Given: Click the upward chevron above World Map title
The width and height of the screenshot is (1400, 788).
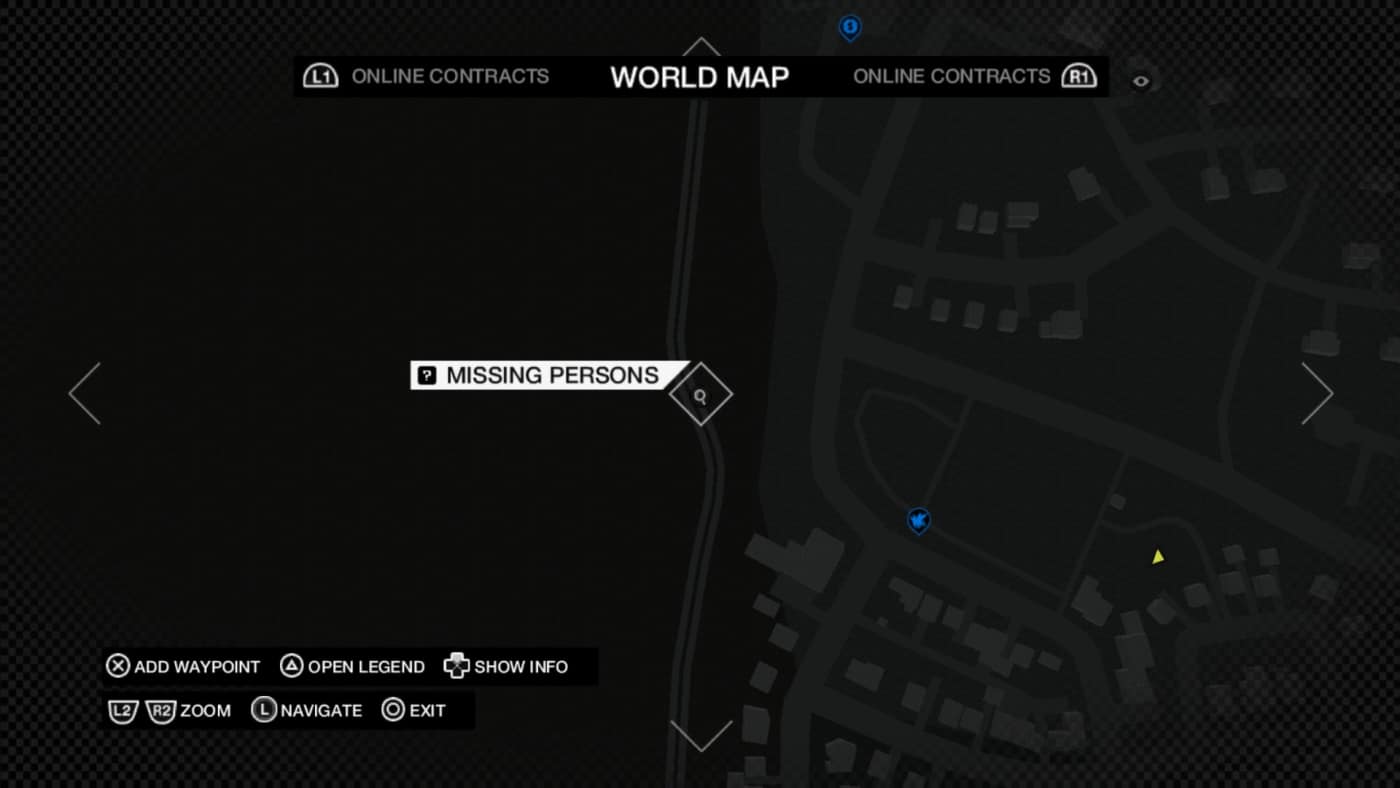Looking at the screenshot, I should click(700, 47).
